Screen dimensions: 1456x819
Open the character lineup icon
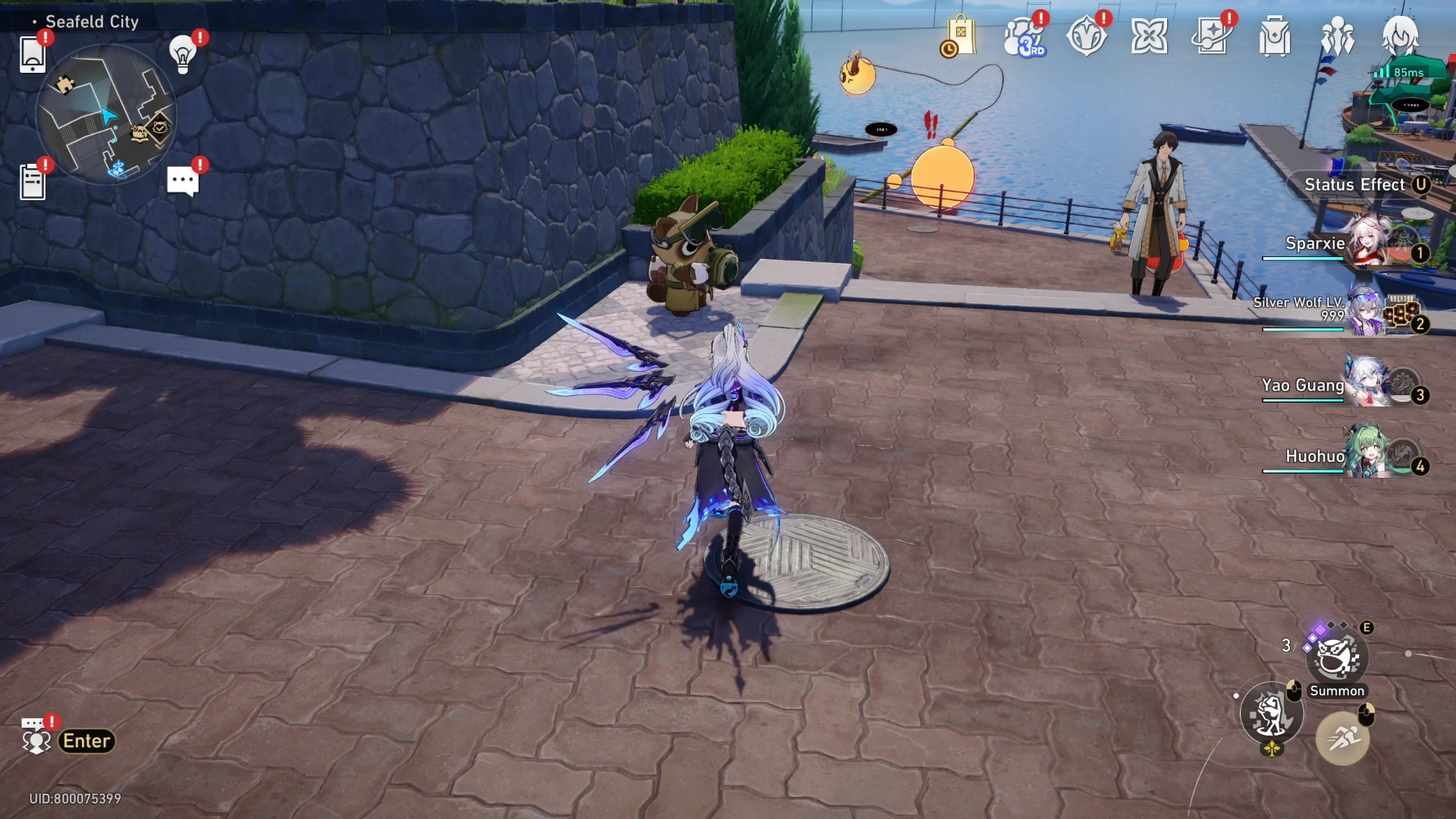tap(1338, 34)
